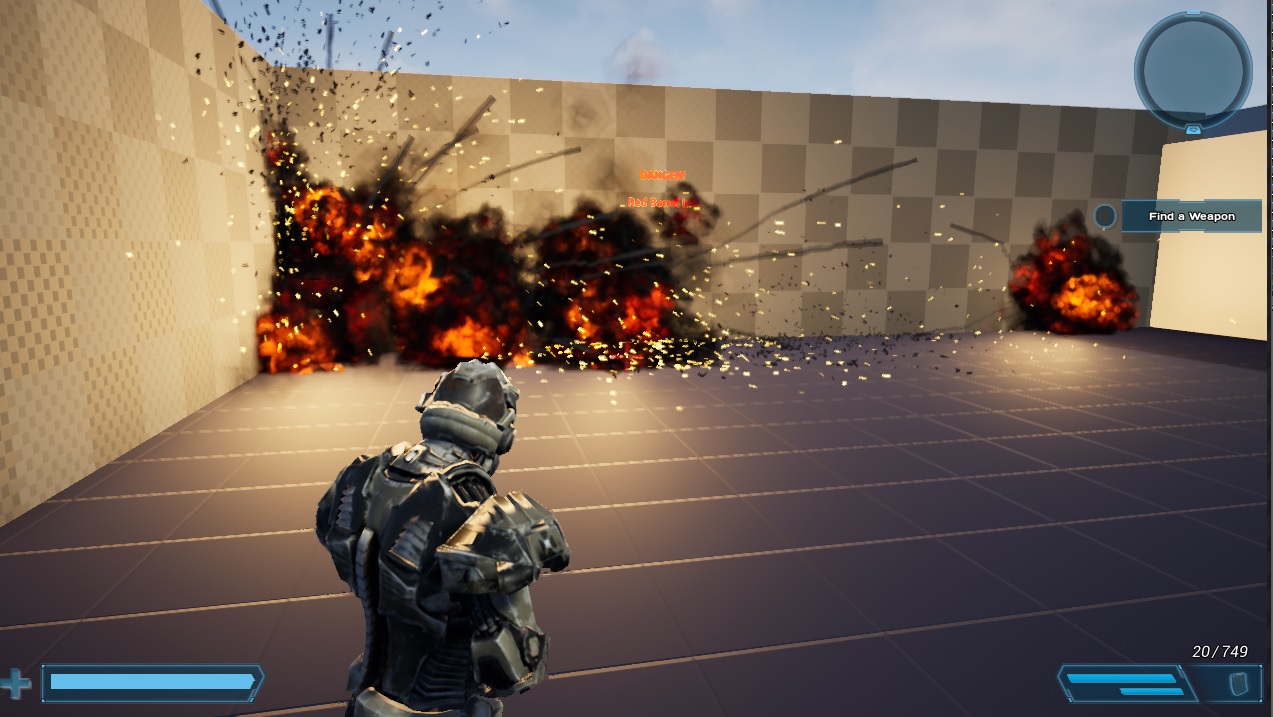Viewport: 1273px width, 717px height.
Task: Select the ammo magazine icon
Action: click(1238, 684)
